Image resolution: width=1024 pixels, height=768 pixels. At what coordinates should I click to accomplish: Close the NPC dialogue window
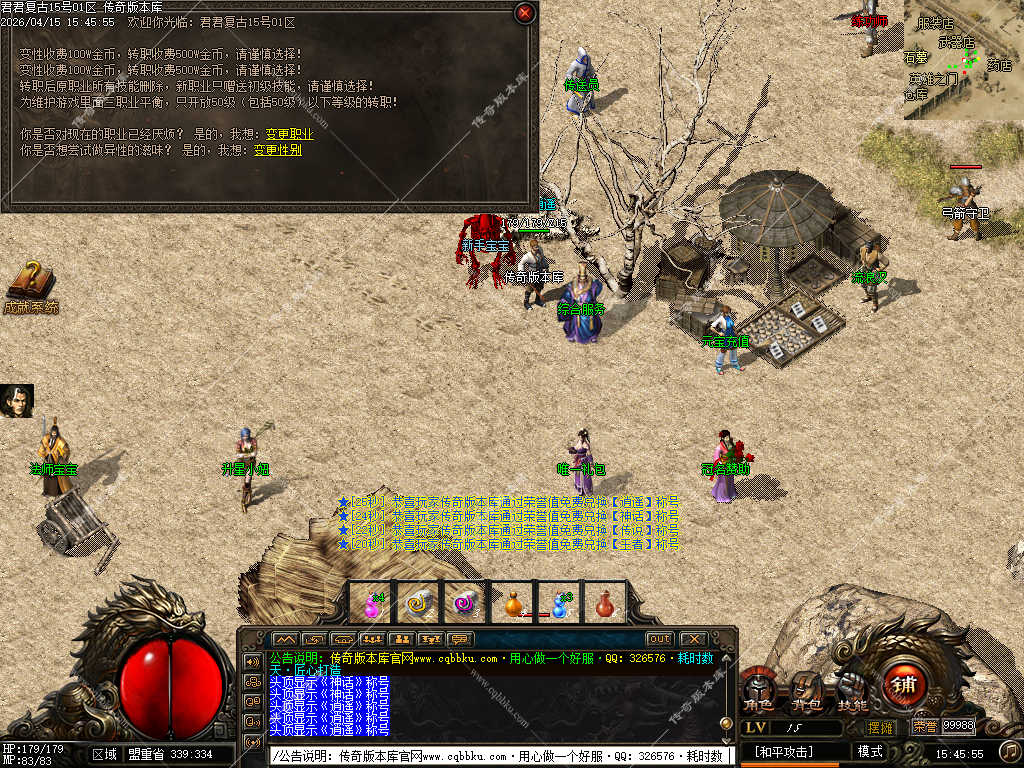pos(524,13)
